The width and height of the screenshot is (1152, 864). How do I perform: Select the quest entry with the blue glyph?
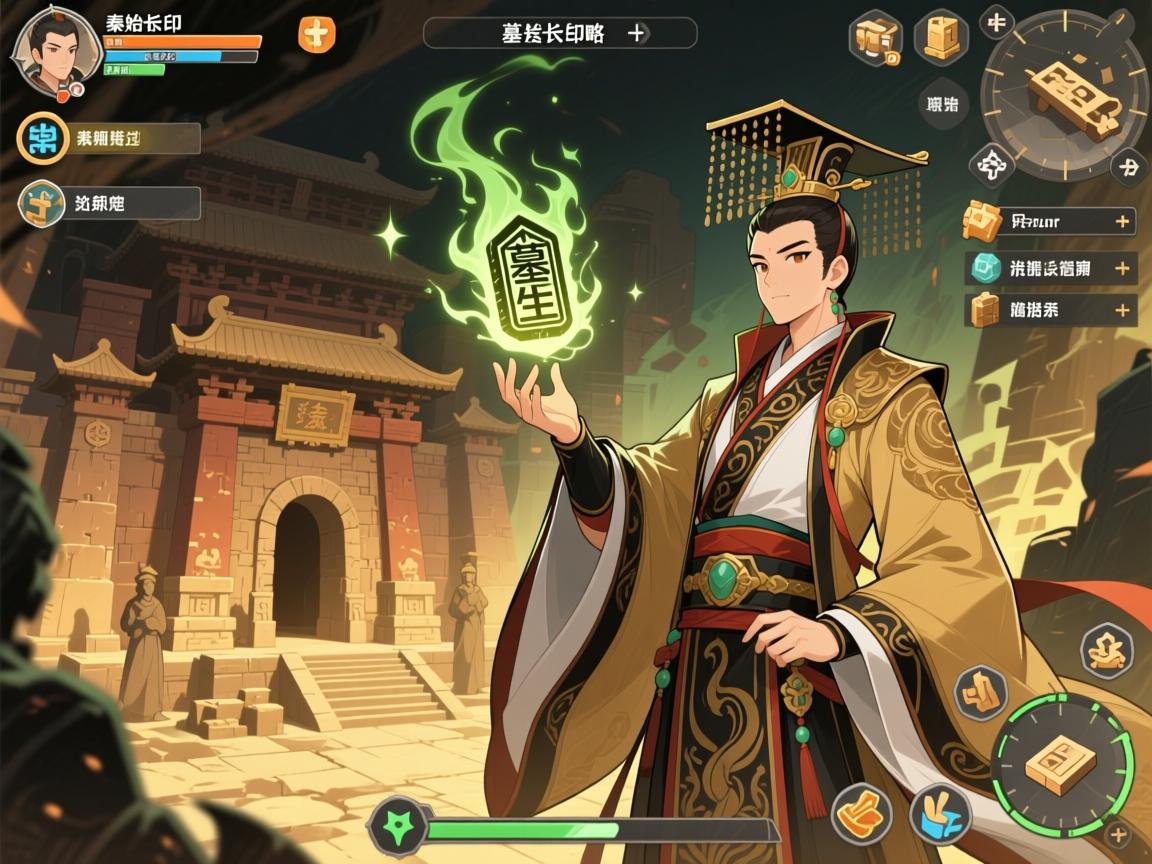tap(42, 140)
